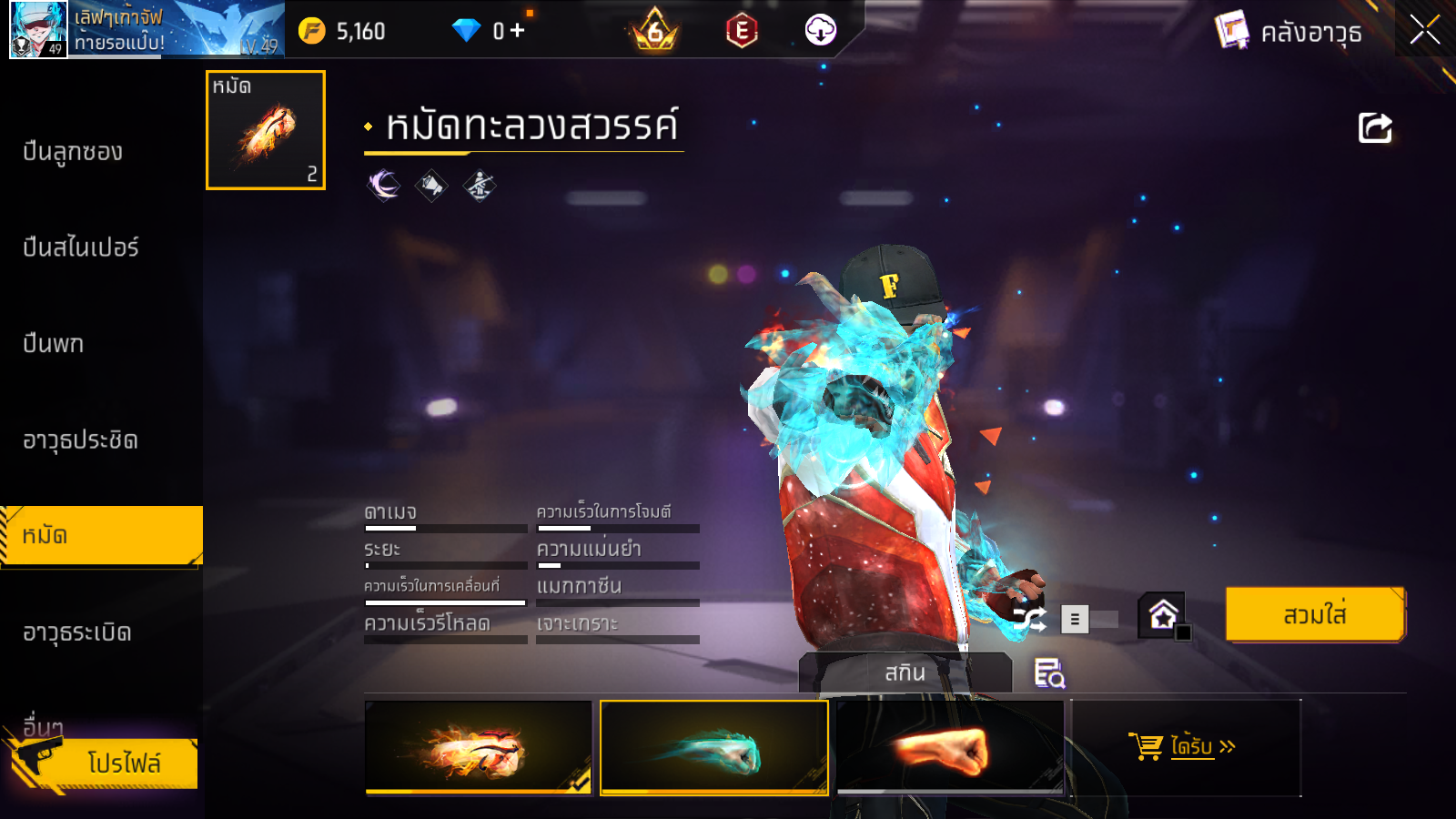Image resolution: width=1456 pixels, height=819 pixels.
Task: Share the fist skin with arrow icon
Action: point(1375,128)
